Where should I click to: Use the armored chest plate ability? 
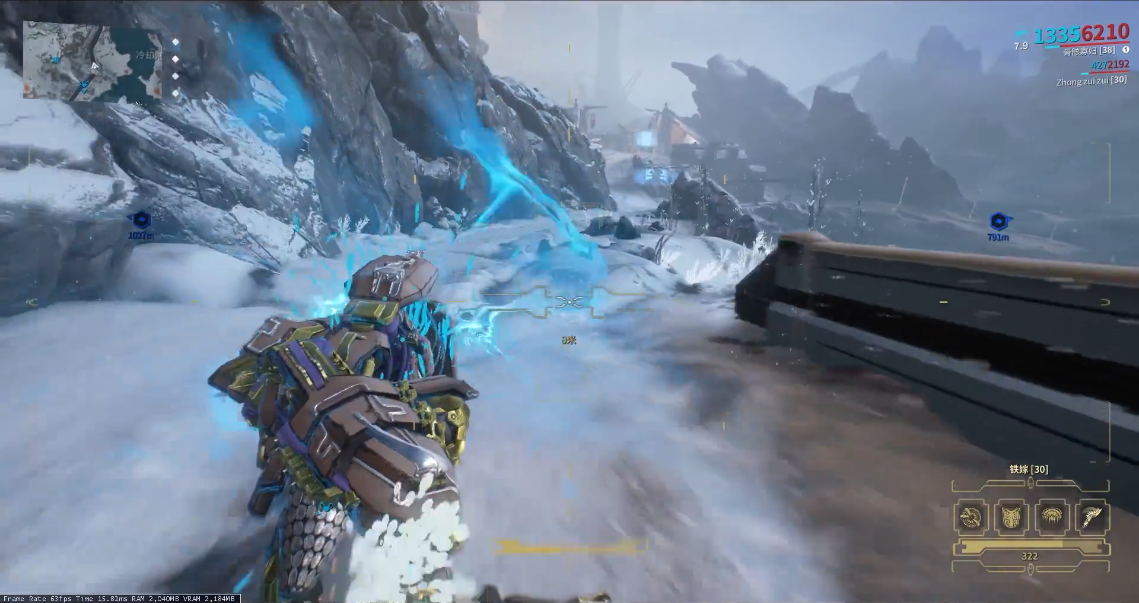[1010, 516]
